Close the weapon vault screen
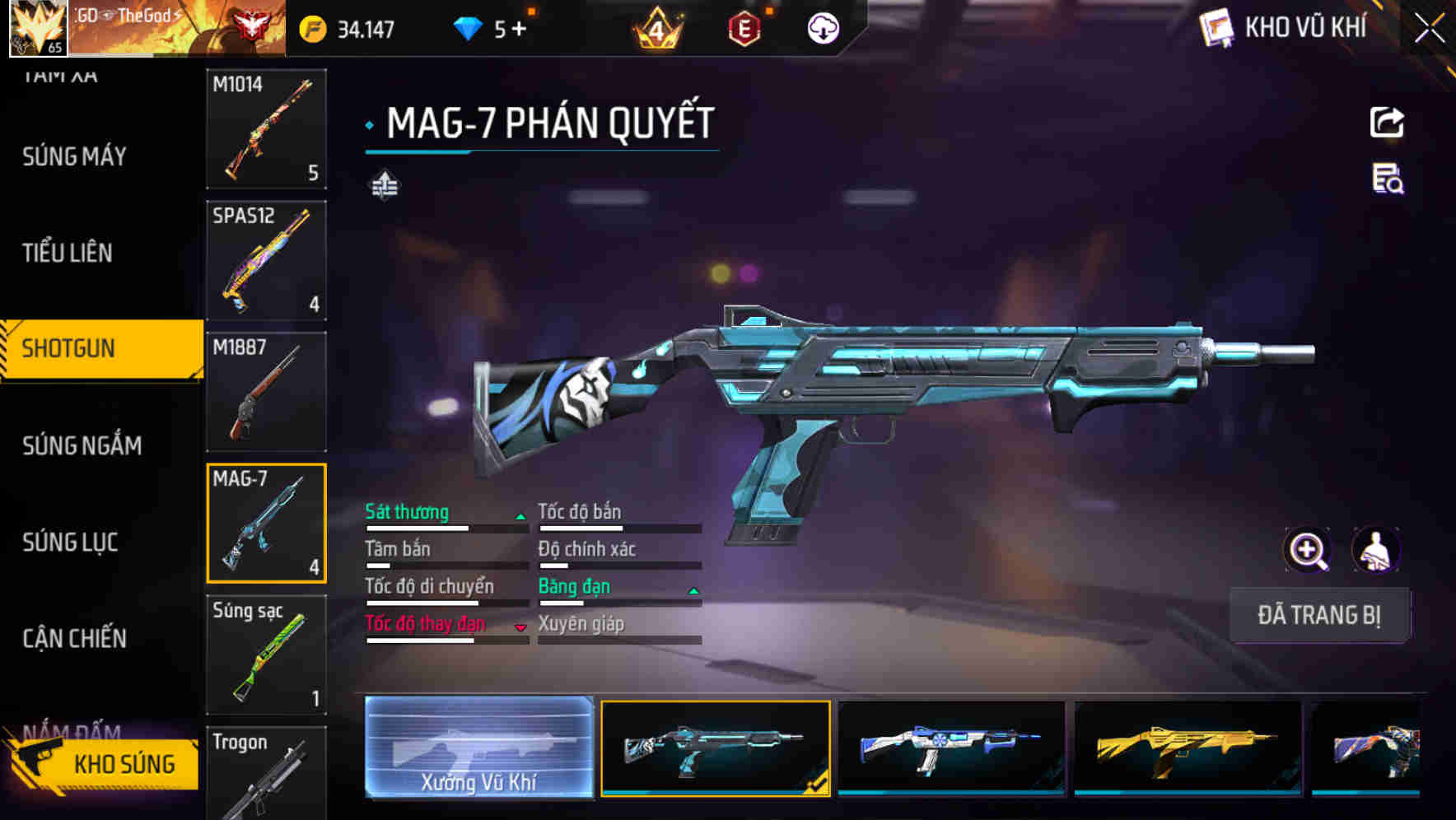Image resolution: width=1456 pixels, height=820 pixels. click(x=1430, y=28)
